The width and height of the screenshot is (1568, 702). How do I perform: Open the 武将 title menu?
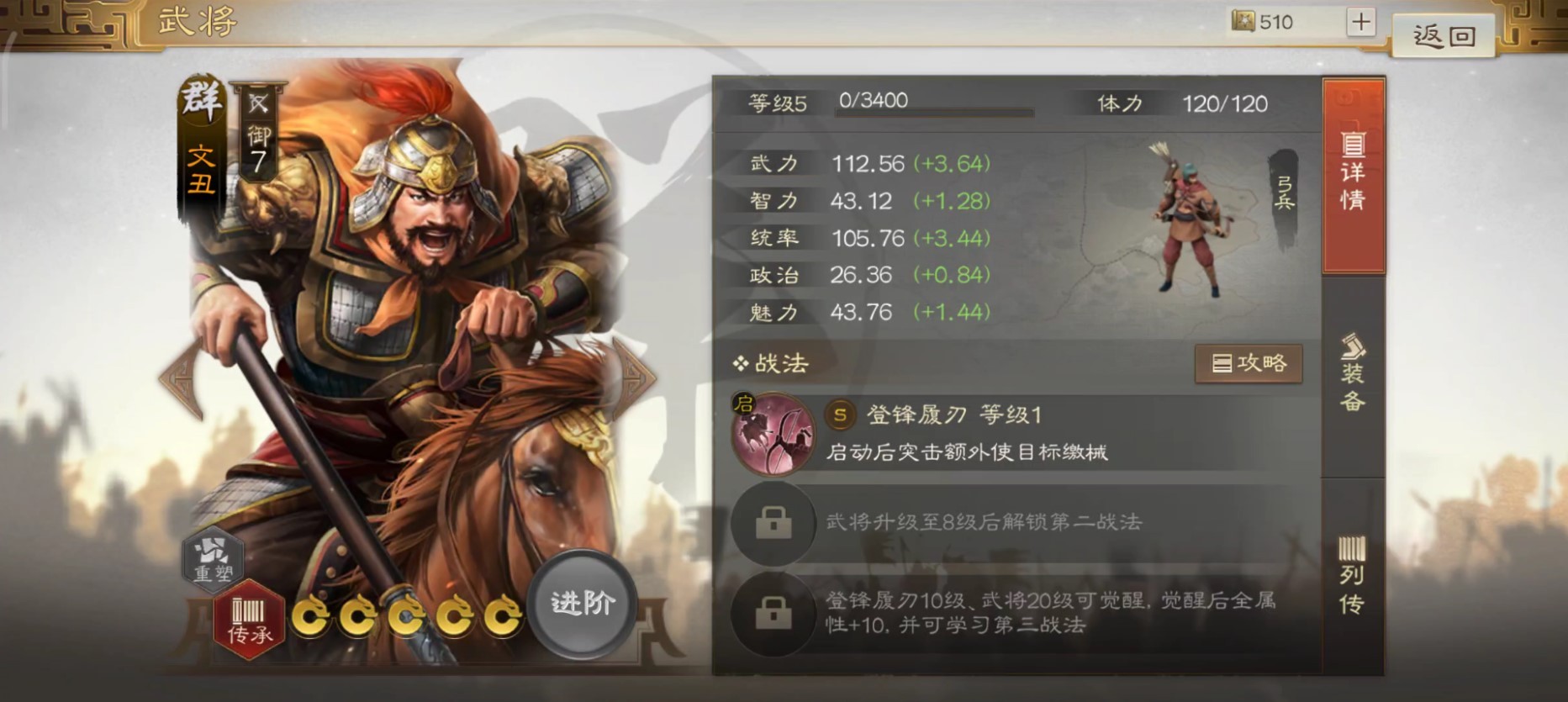(x=195, y=20)
